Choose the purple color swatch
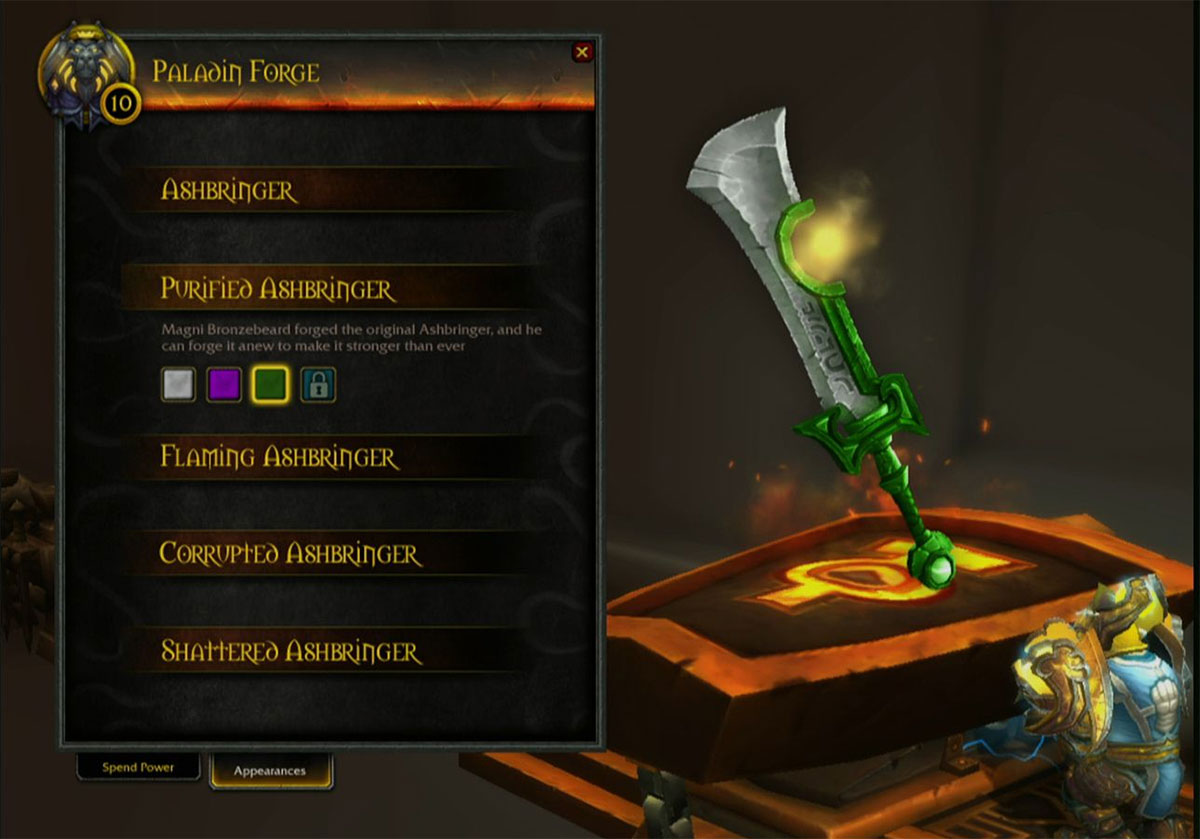The image size is (1200, 839). 224,385
